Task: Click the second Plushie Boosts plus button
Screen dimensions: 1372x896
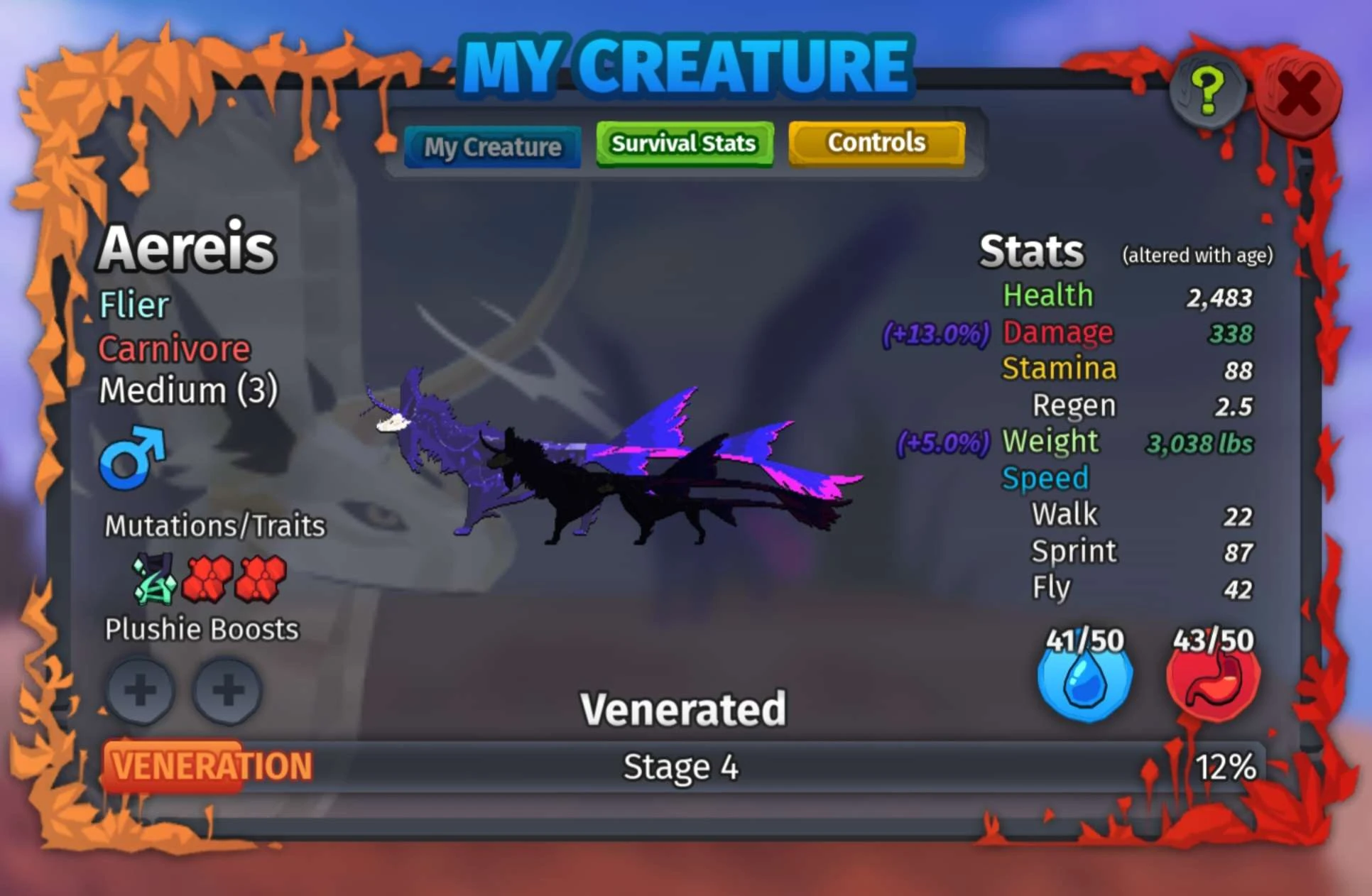Action: point(225,689)
